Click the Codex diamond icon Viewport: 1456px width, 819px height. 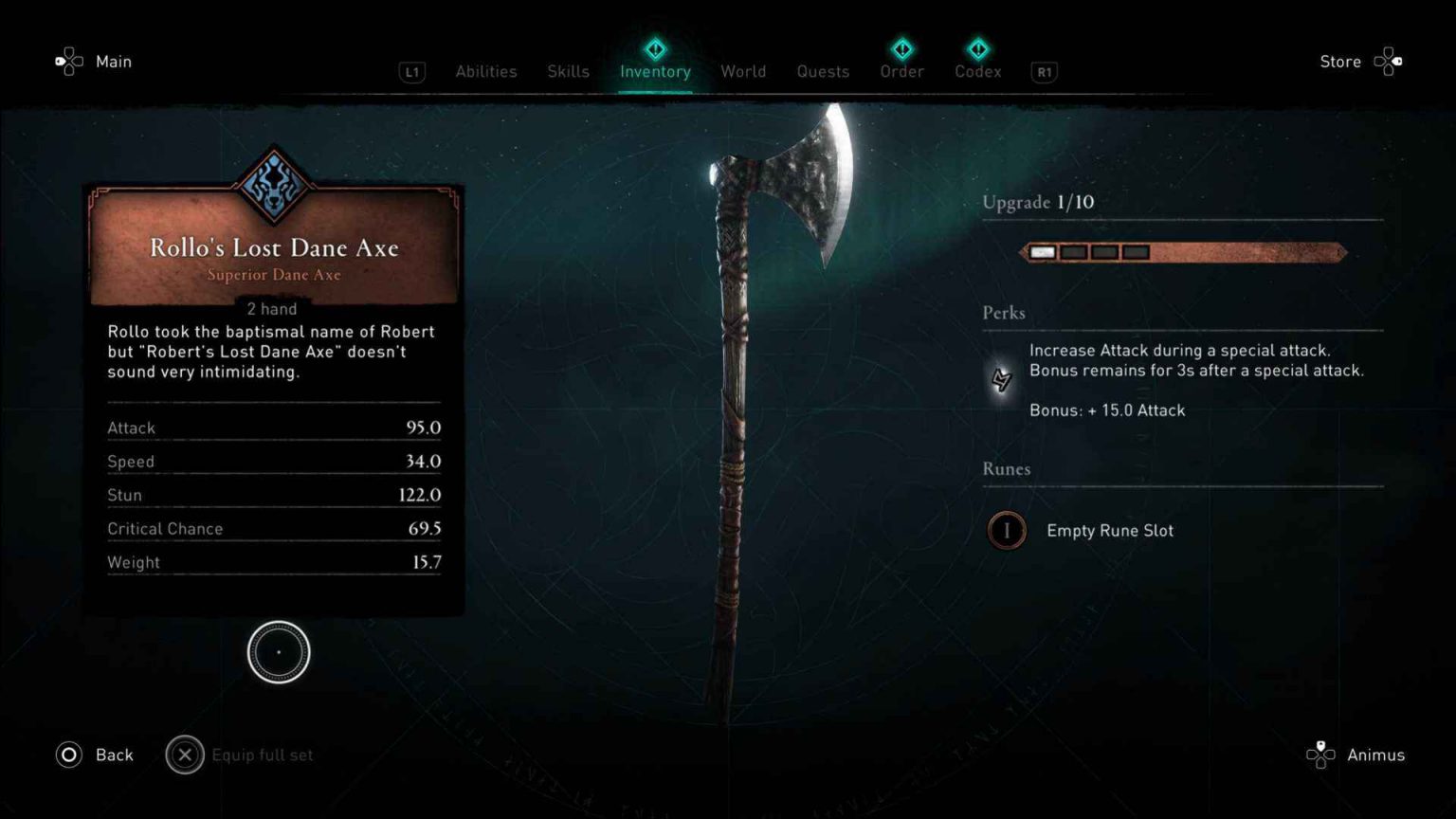coord(977,48)
